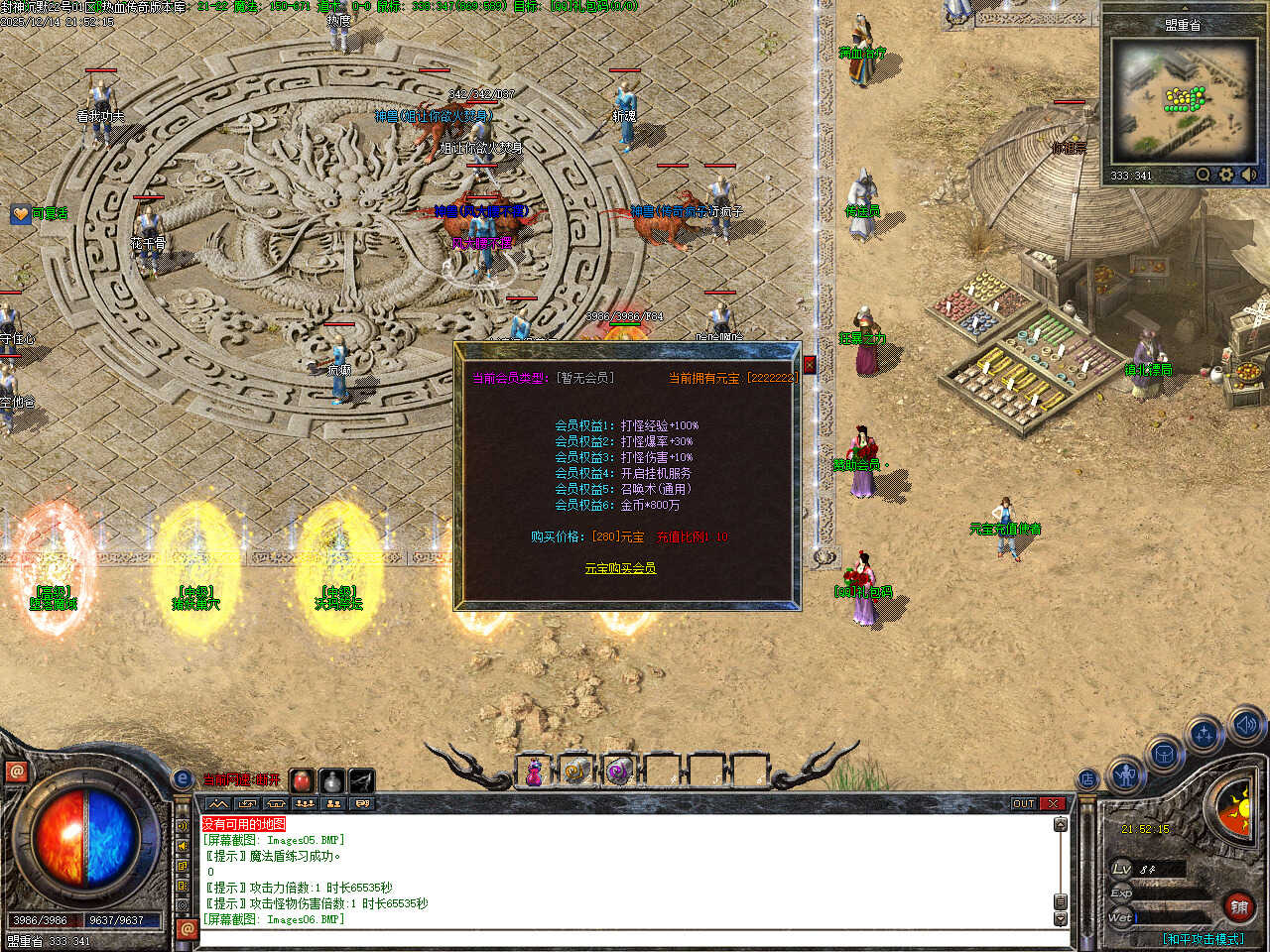This screenshot has width=1270, height=952.
Task: Use the purple spiral scroll in belt
Action: pyautogui.click(x=619, y=772)
